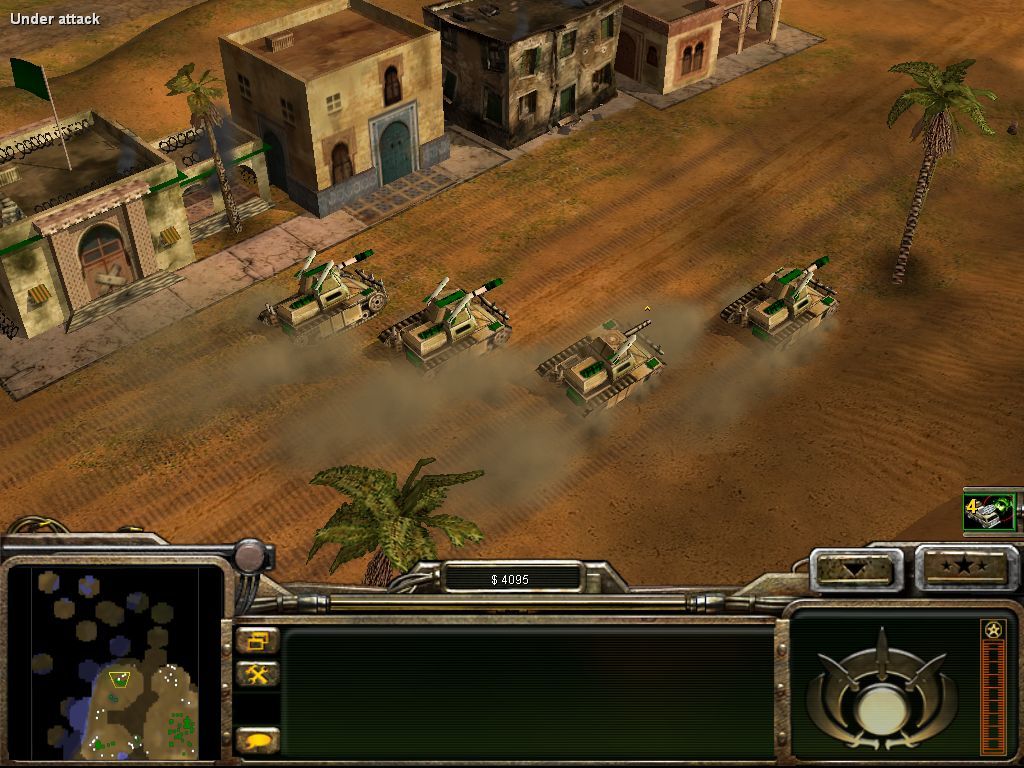Open the chat speech bubble button
Viewport: 1024px width, 768px height.
click(x=258, y=741)
